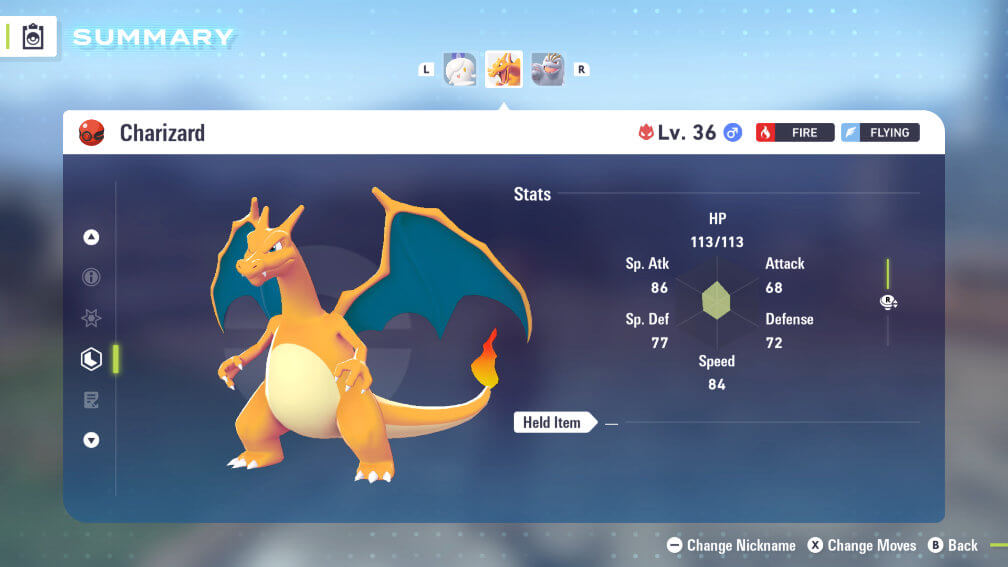Open the memo notes page tab
Image resolution: width=1008 pixels, height=567 pixels.
pyautogui.click(x=91, y=400)
